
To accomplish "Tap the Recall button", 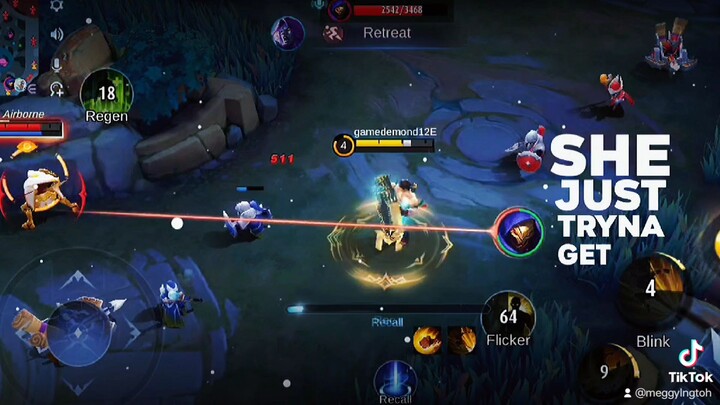I will point(395,381).
